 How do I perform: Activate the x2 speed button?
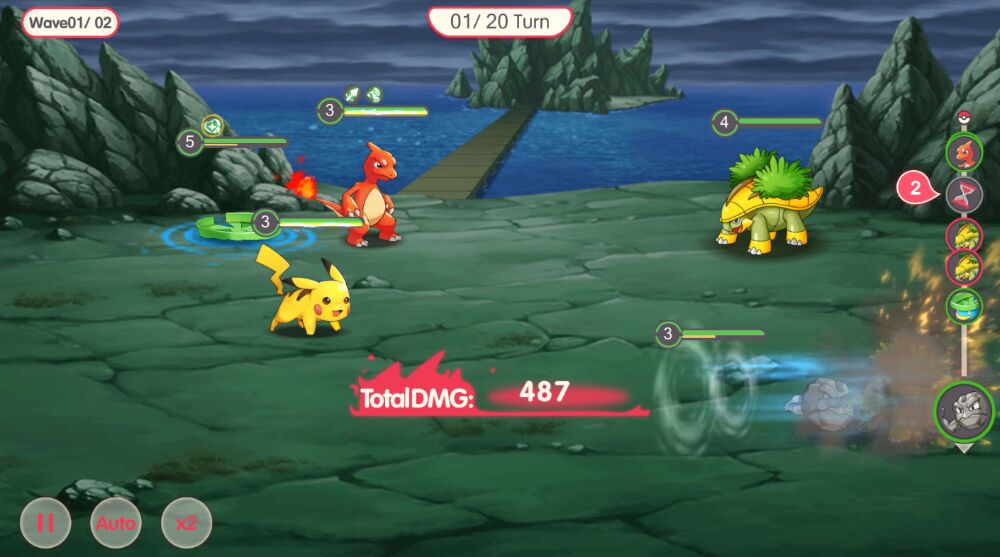pos(186,523)
